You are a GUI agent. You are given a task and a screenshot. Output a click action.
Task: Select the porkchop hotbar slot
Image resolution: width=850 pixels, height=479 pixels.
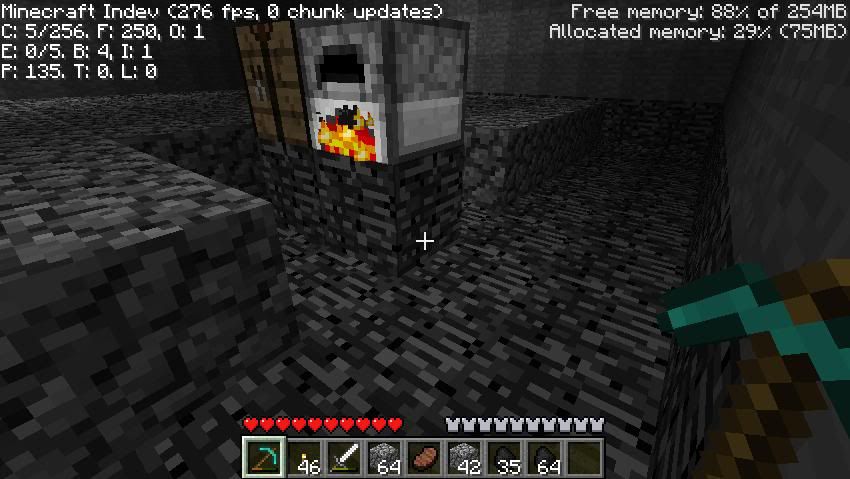click(424, 458)
